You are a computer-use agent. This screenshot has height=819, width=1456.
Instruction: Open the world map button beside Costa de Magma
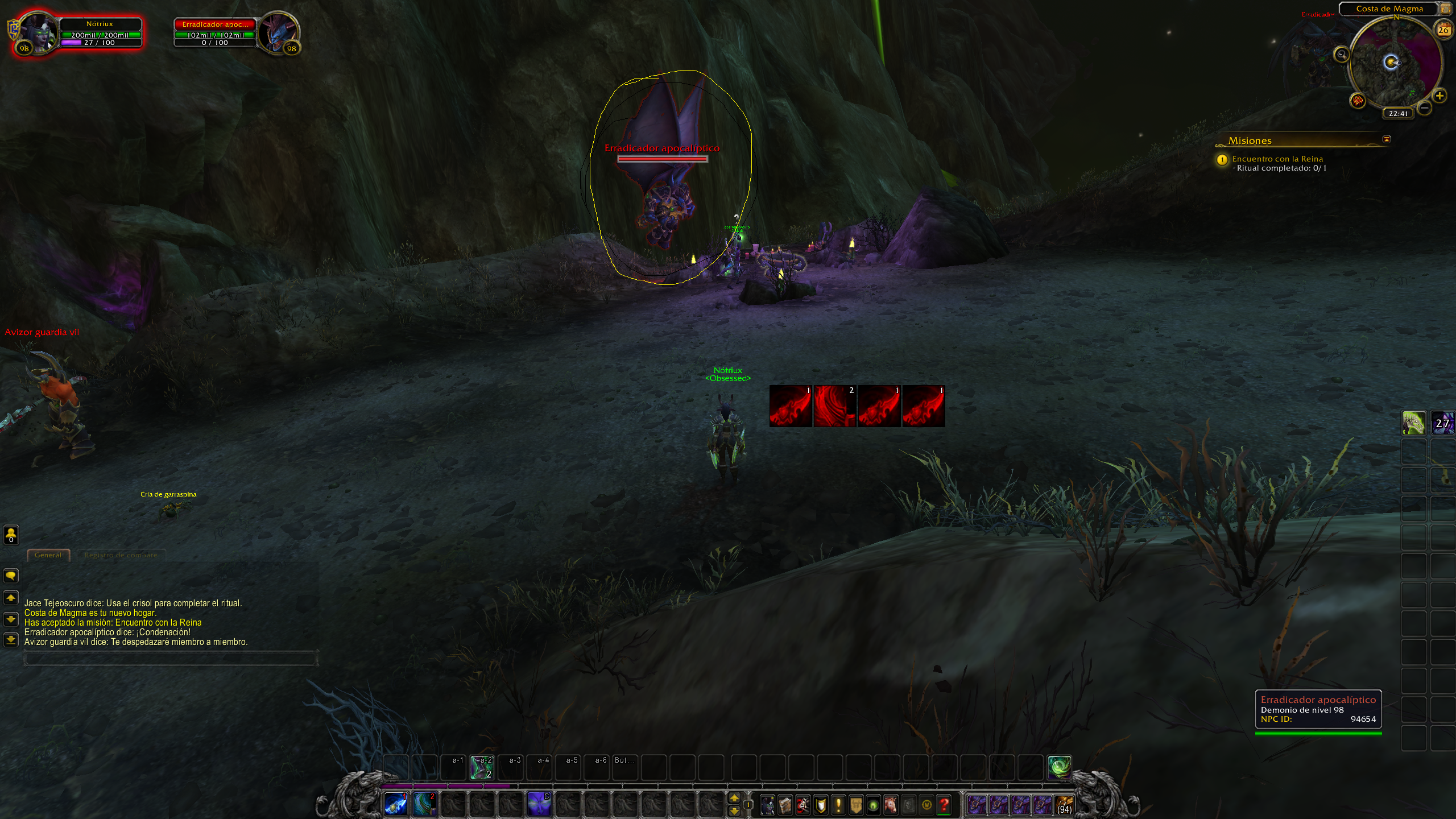point(1445,9)
